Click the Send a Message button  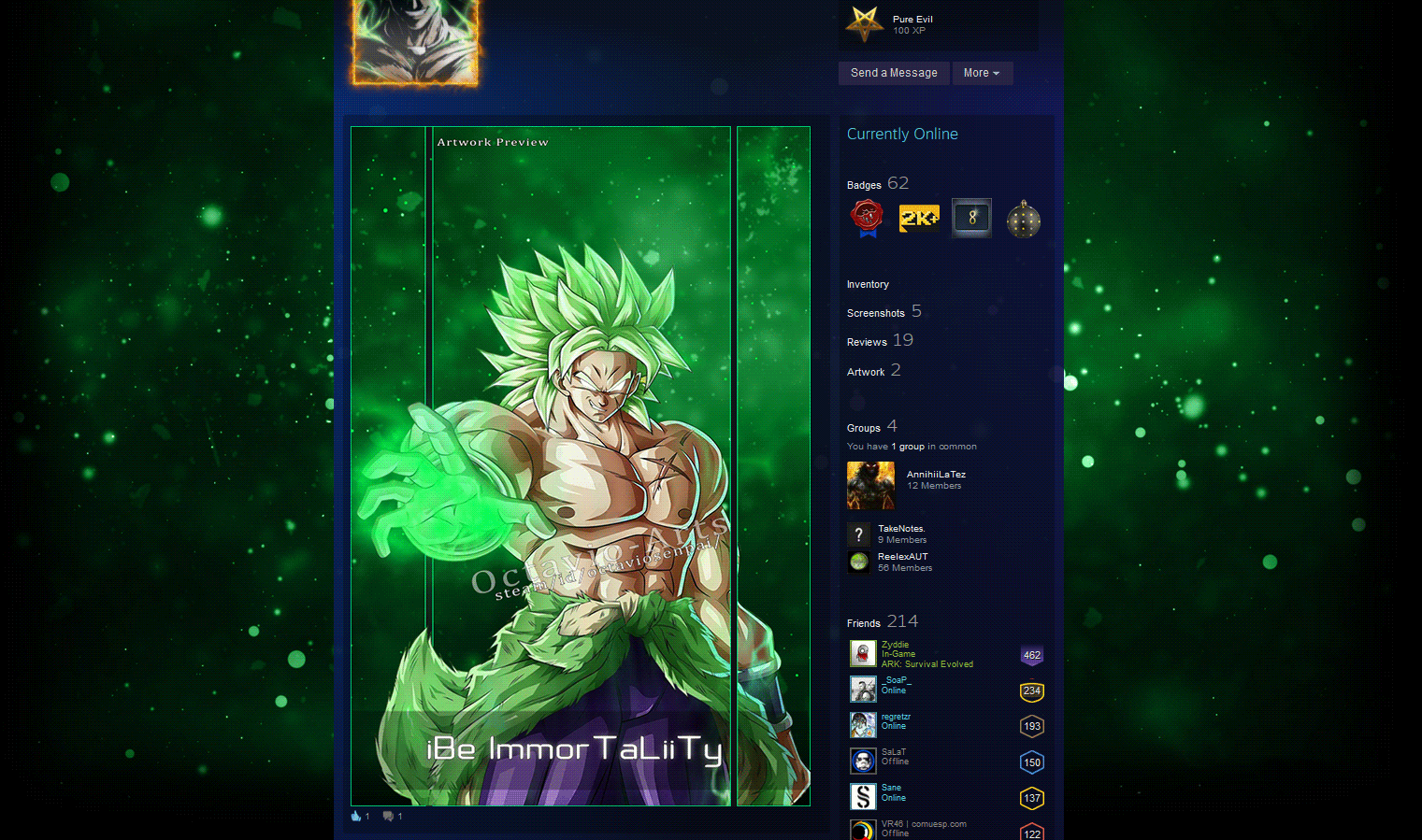tap(893, 73)
